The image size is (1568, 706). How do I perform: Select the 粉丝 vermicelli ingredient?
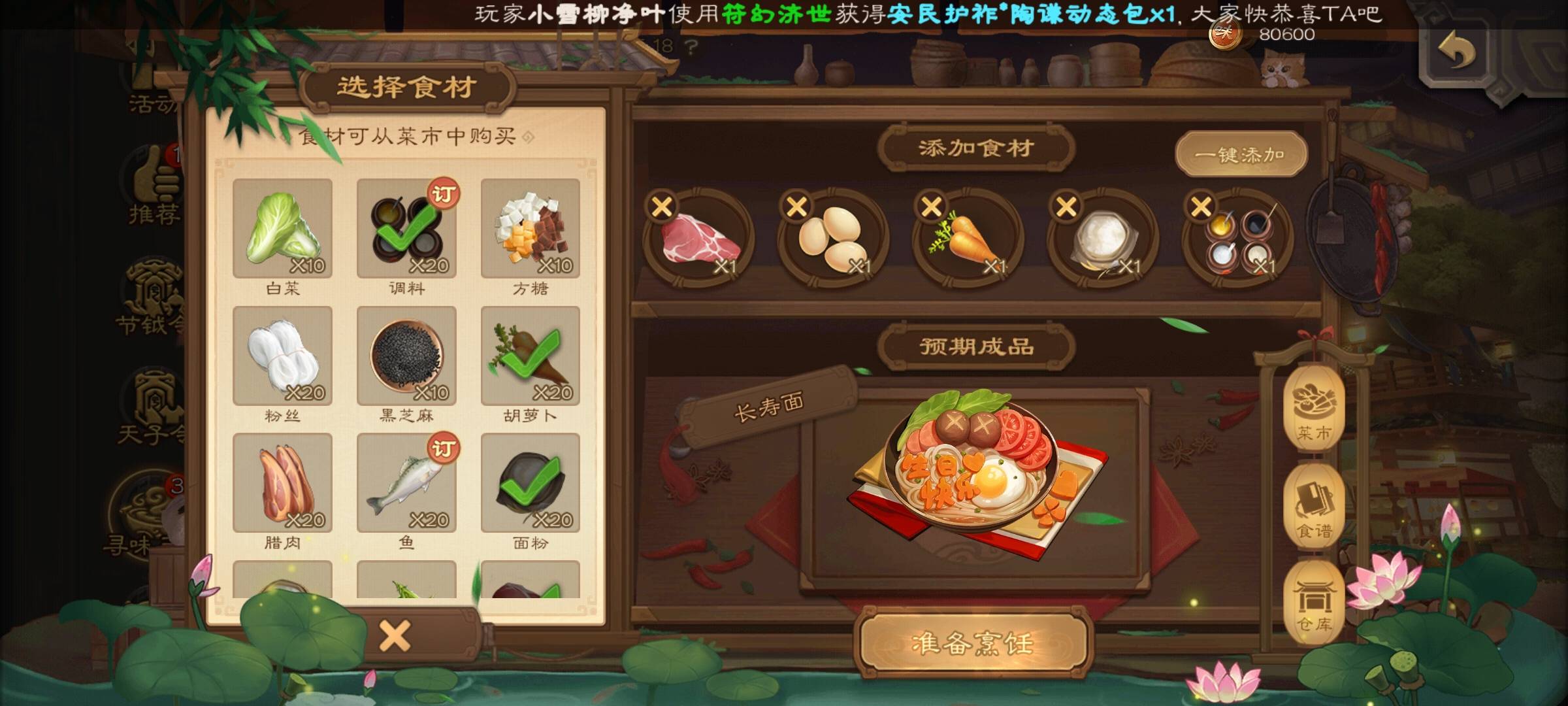(282, 356)
